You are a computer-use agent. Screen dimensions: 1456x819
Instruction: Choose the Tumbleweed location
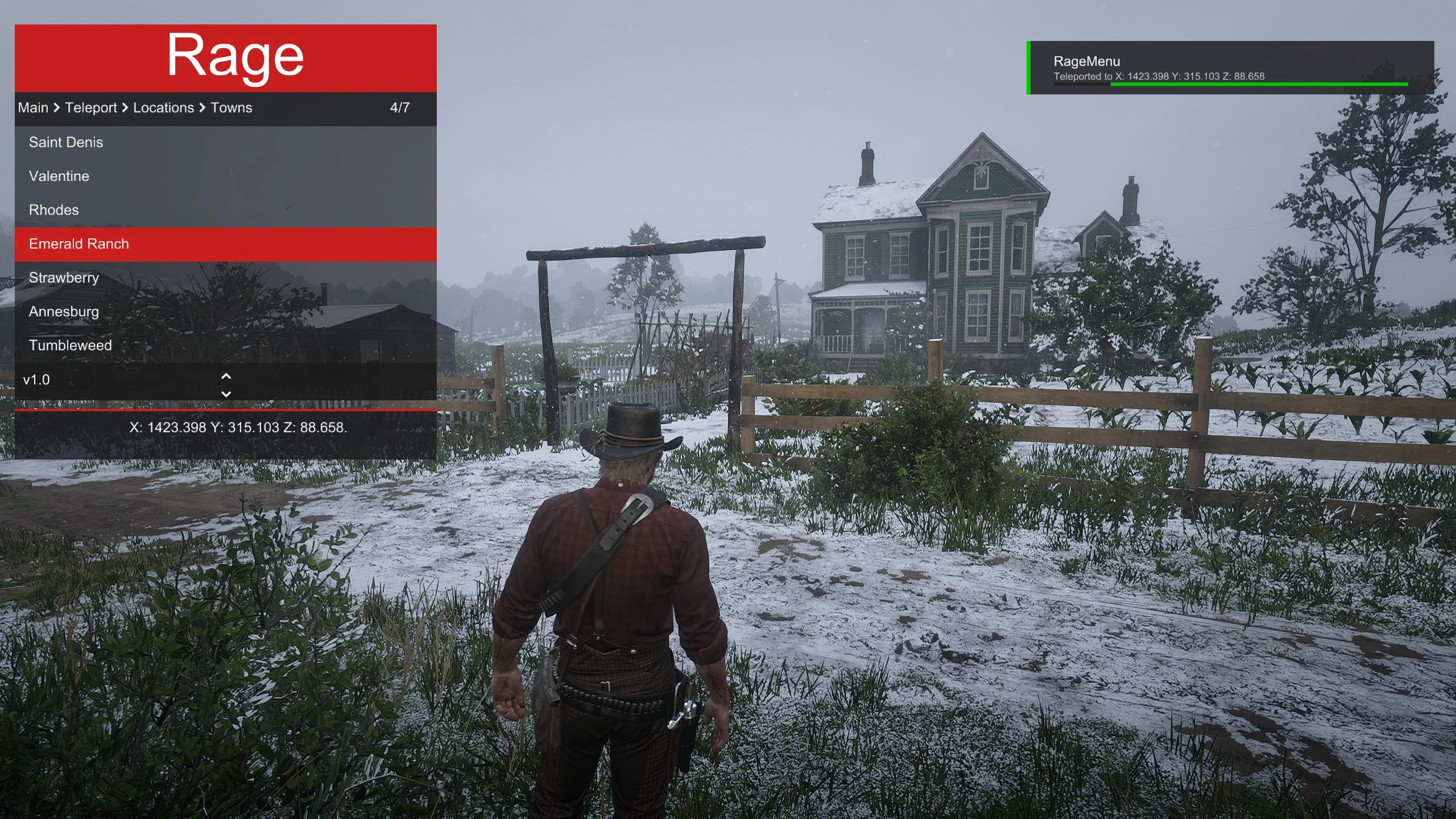tap(71, 345)
